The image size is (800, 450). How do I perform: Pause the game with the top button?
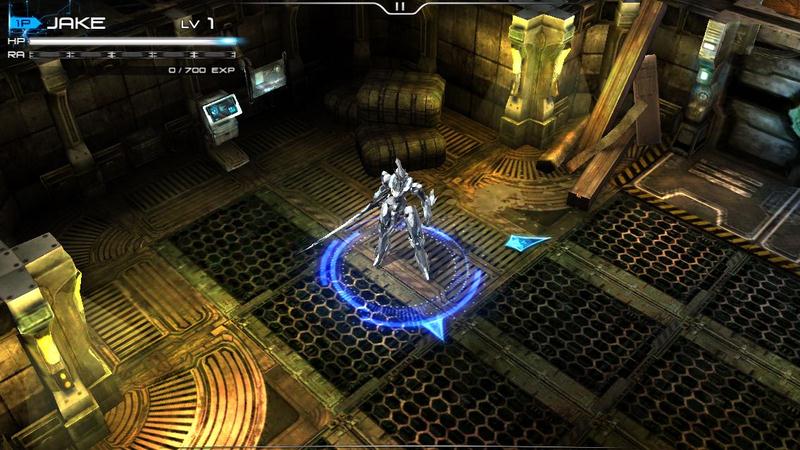pos(400,6)
